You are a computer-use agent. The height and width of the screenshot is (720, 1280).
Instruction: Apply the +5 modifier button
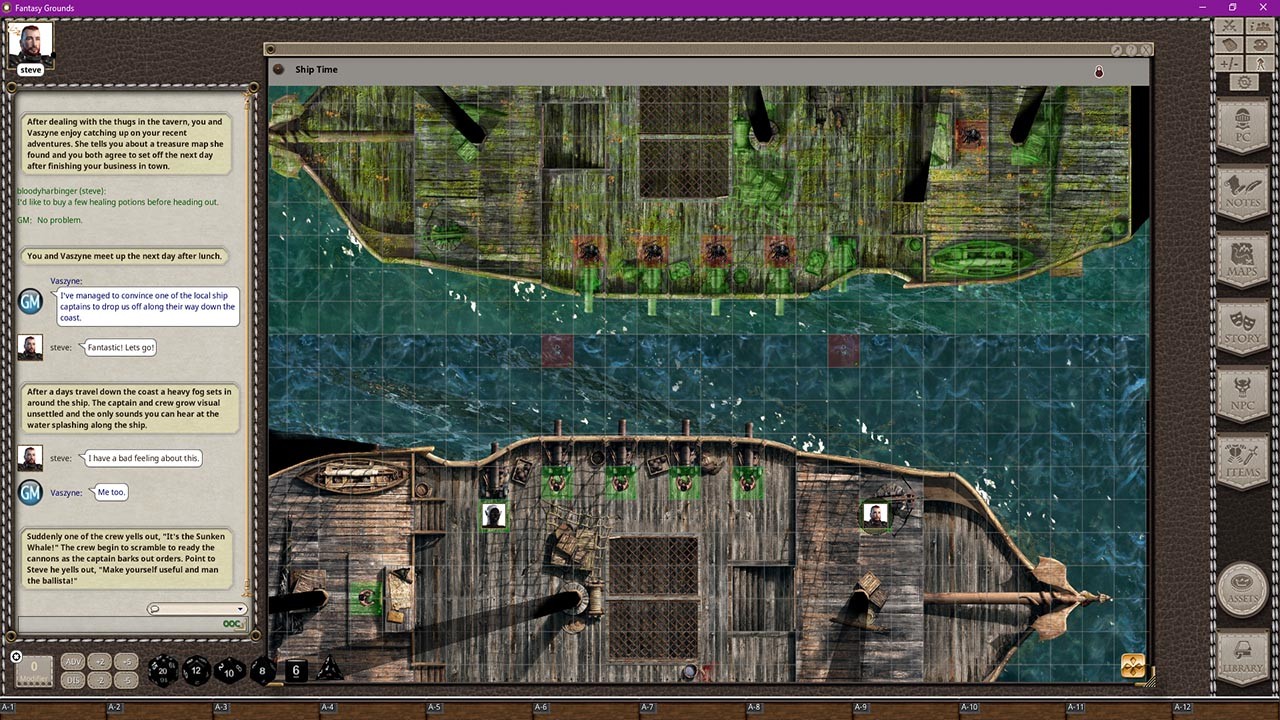pyautogui.click(x=126, y=662)
